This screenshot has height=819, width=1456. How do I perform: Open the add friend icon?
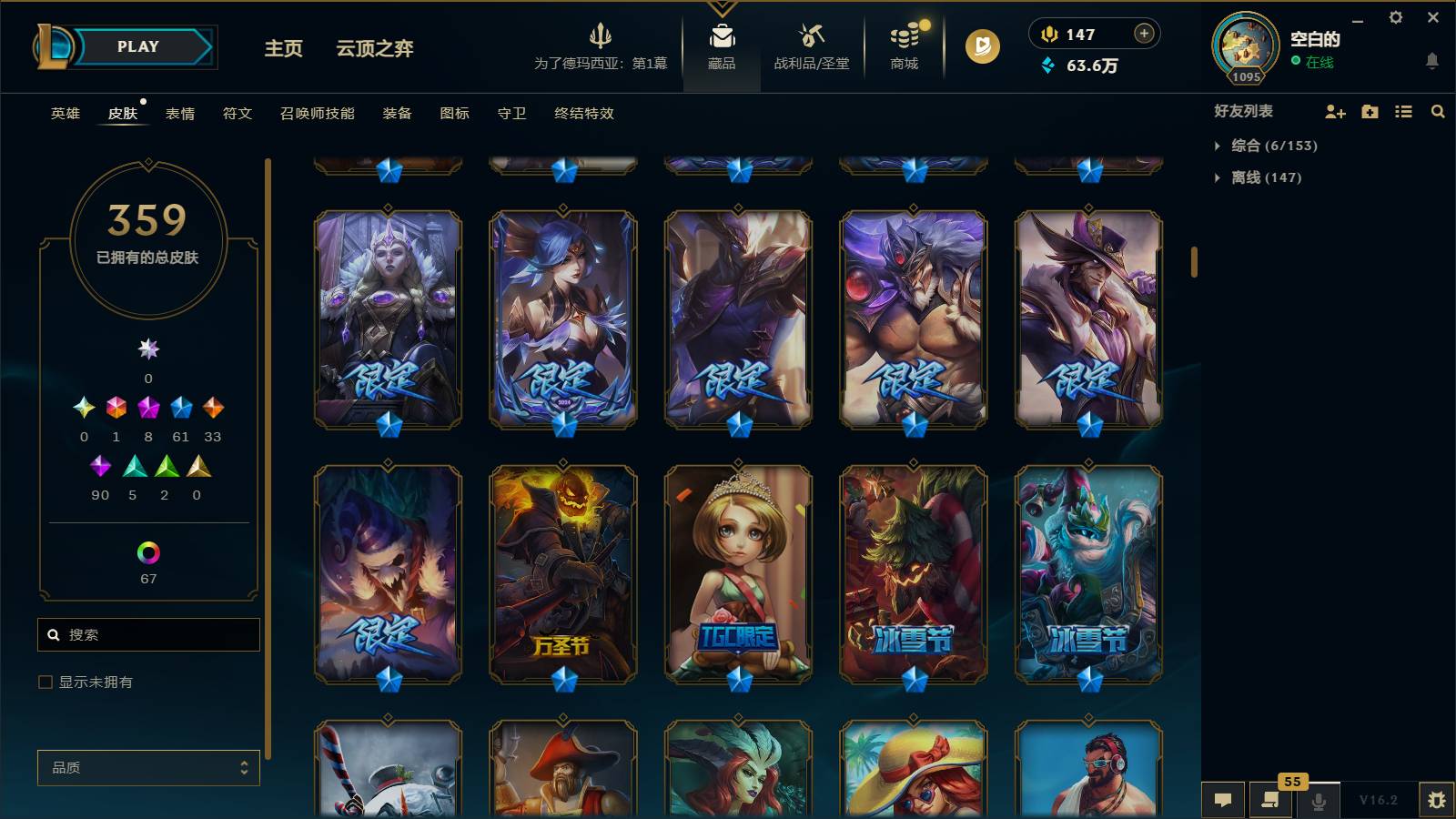[1335, 111]
